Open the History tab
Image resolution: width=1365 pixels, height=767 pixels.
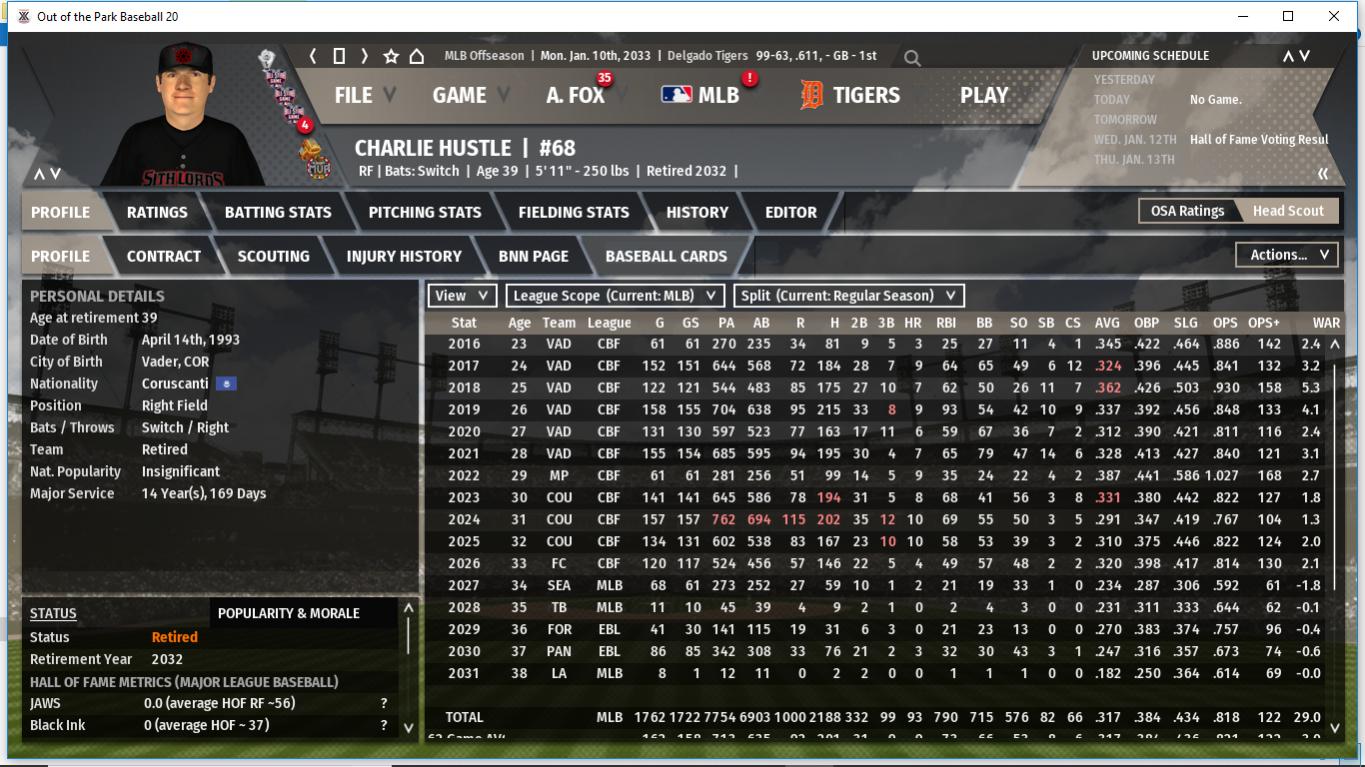coord(697,212)
